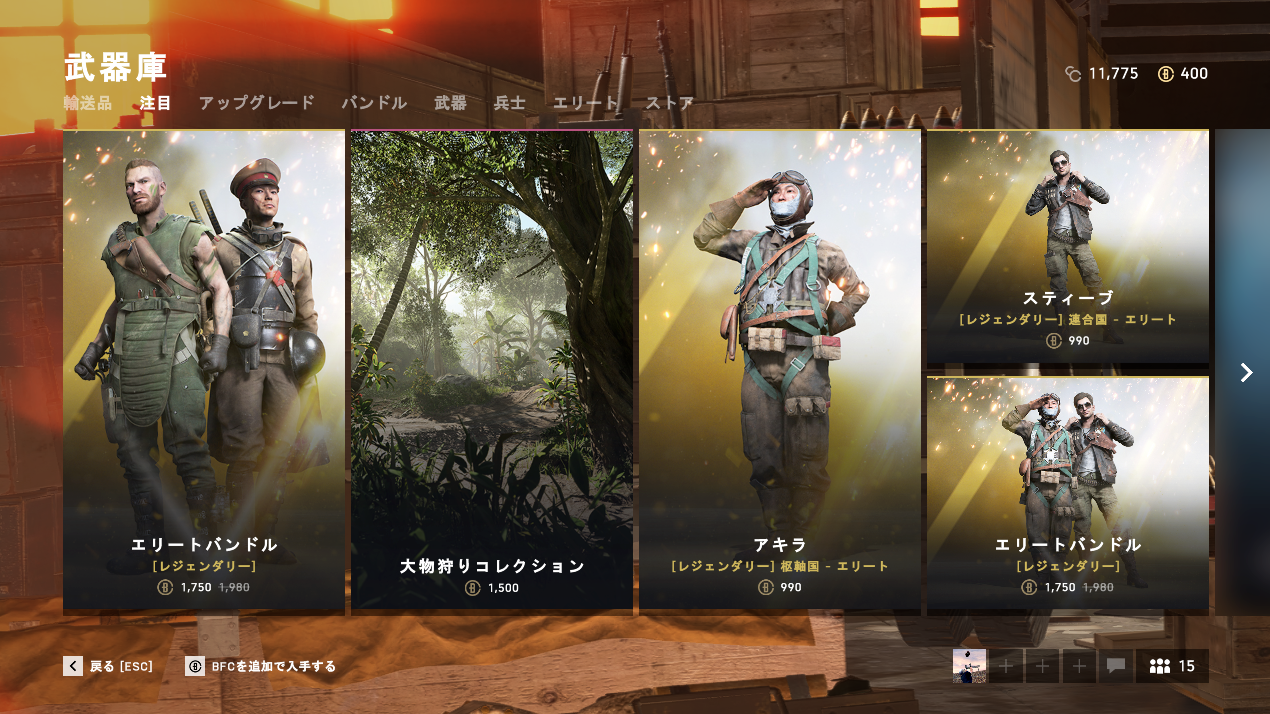The image size is (1270, 714).
Task: Open the chat speech bubble icon
Action: pyautogui.click(x=1116, y=666)
